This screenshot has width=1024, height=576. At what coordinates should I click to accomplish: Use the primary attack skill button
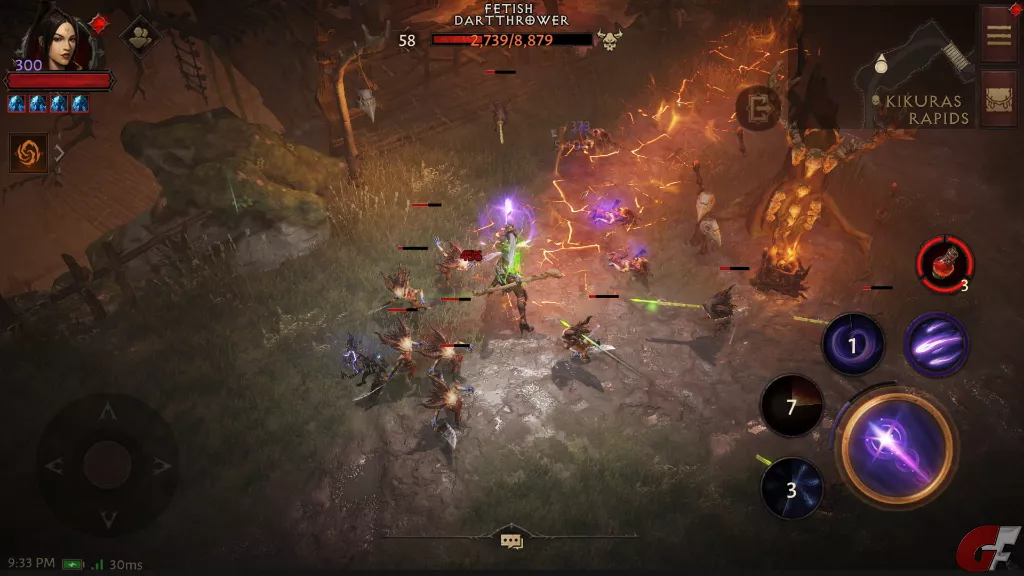[897, 445]
